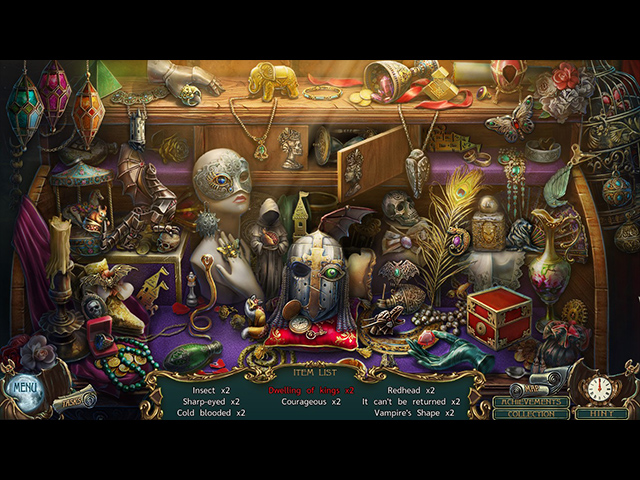Use the Hint button
Viewport: 640px width, 480px height.
[602, 413]
